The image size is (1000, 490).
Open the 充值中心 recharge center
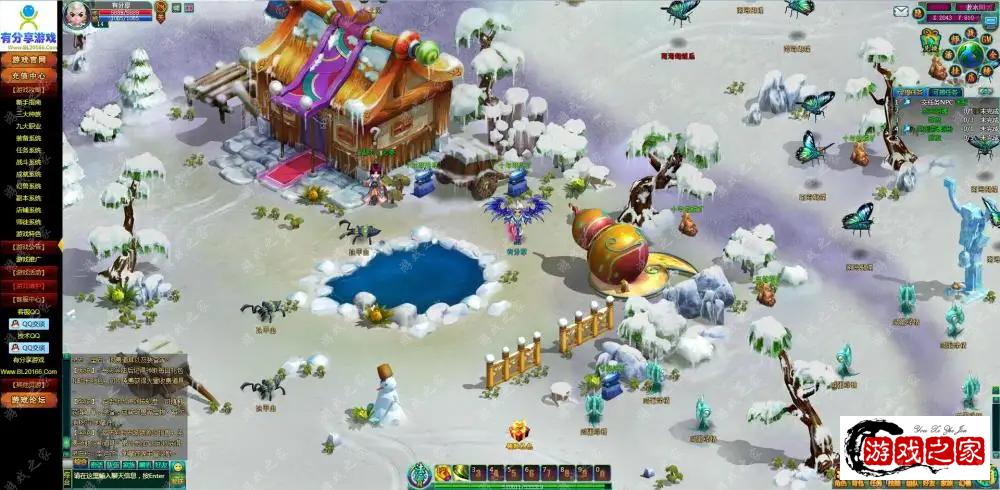(x=29, y=75)
